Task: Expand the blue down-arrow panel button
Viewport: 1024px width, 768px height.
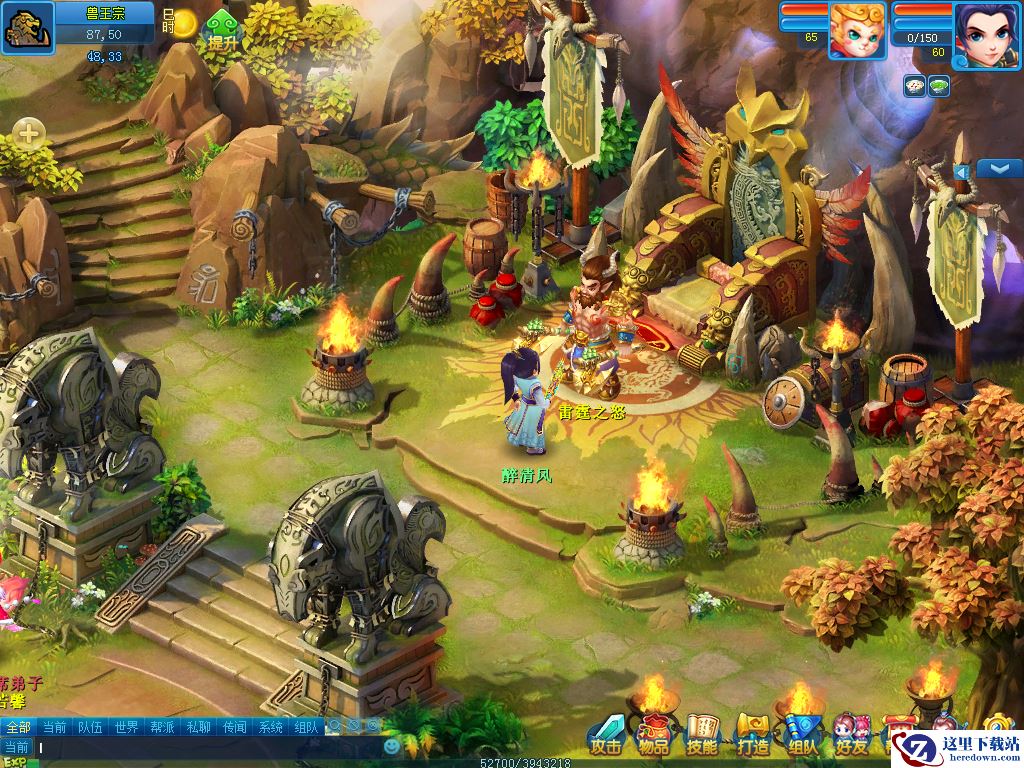Action: (x=999, y=168)
